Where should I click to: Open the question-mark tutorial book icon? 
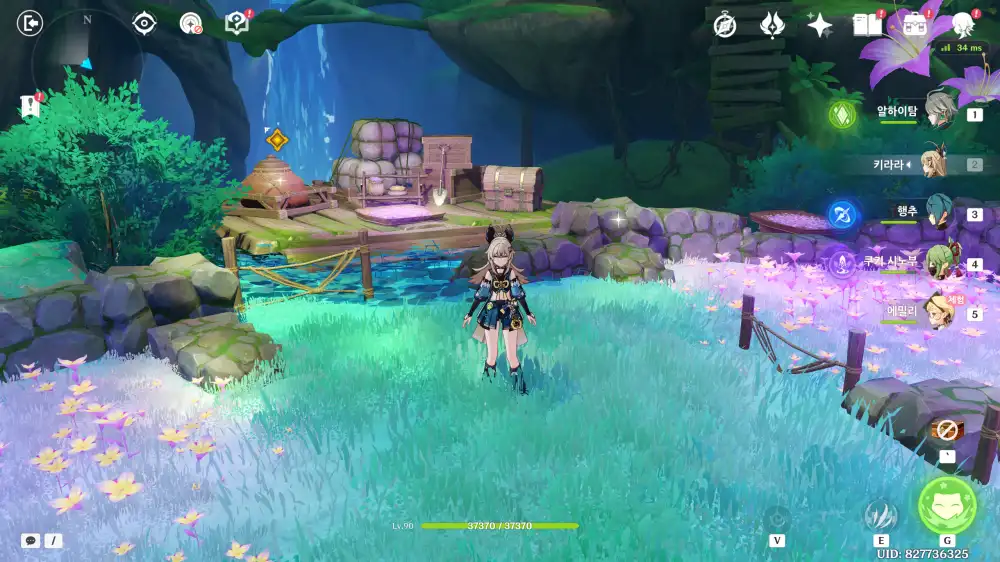[236, 23]
